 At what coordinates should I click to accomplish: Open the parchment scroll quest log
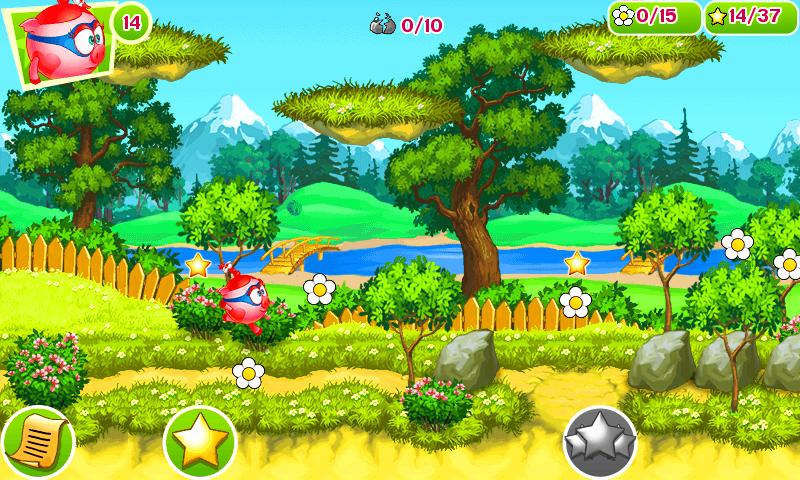[36, 441]
